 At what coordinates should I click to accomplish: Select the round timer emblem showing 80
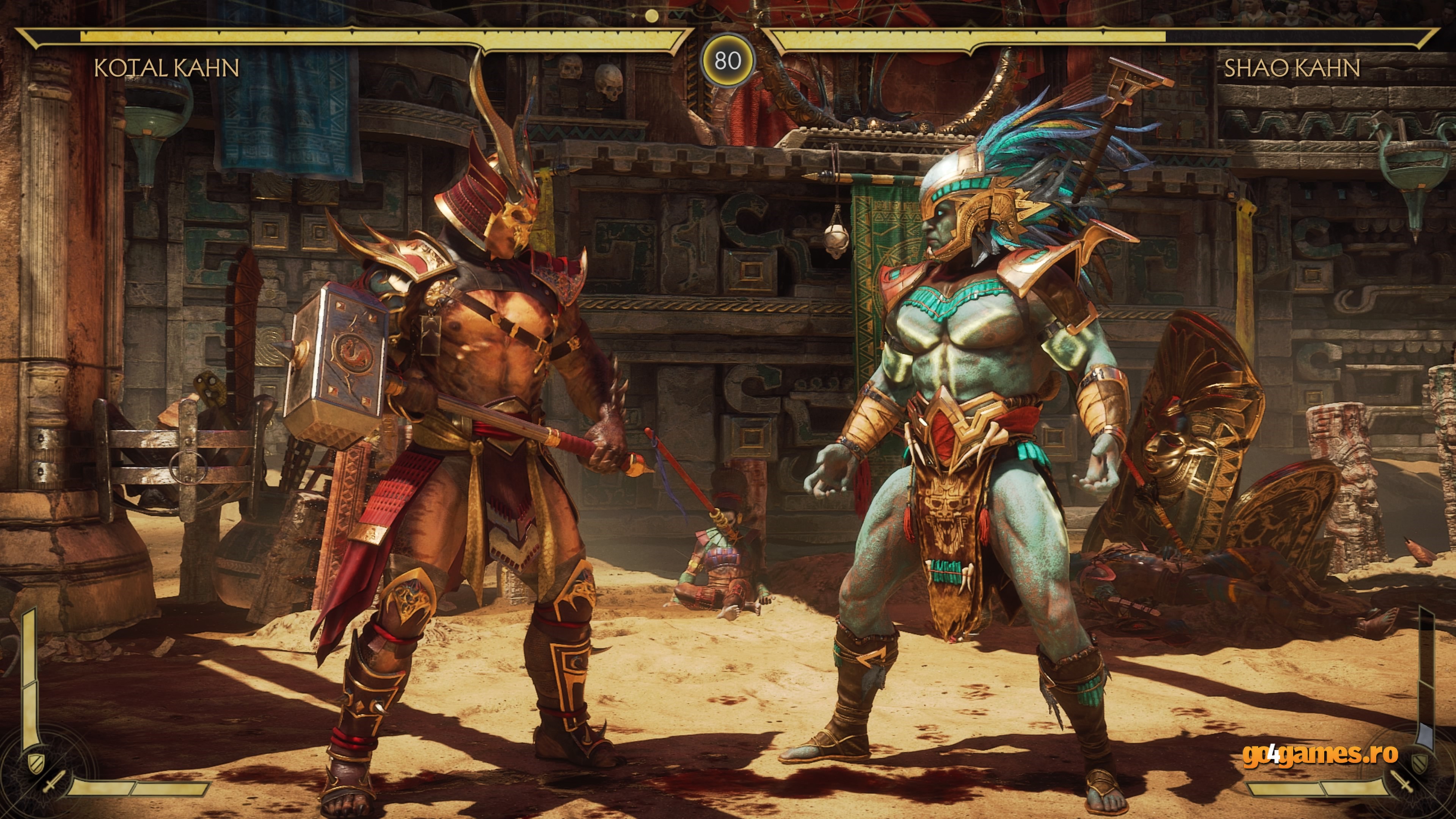(x=728, y=60)
